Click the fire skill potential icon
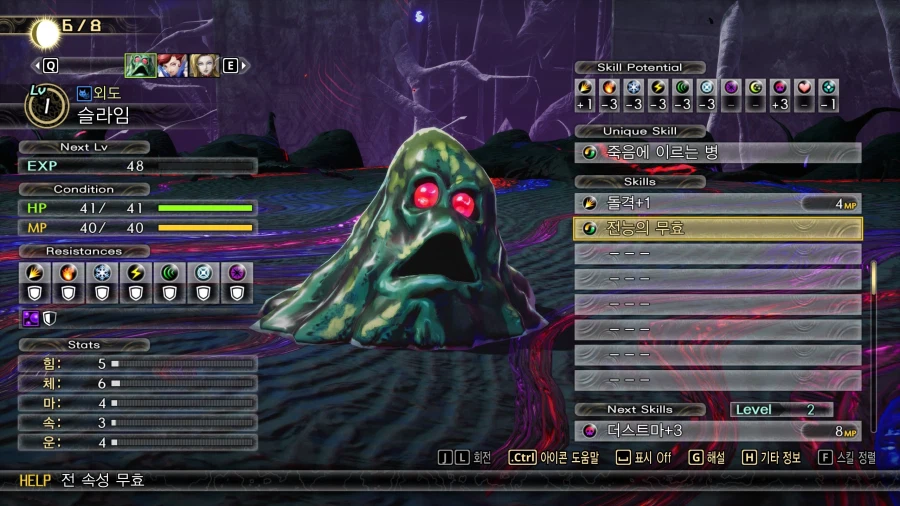 610,87
